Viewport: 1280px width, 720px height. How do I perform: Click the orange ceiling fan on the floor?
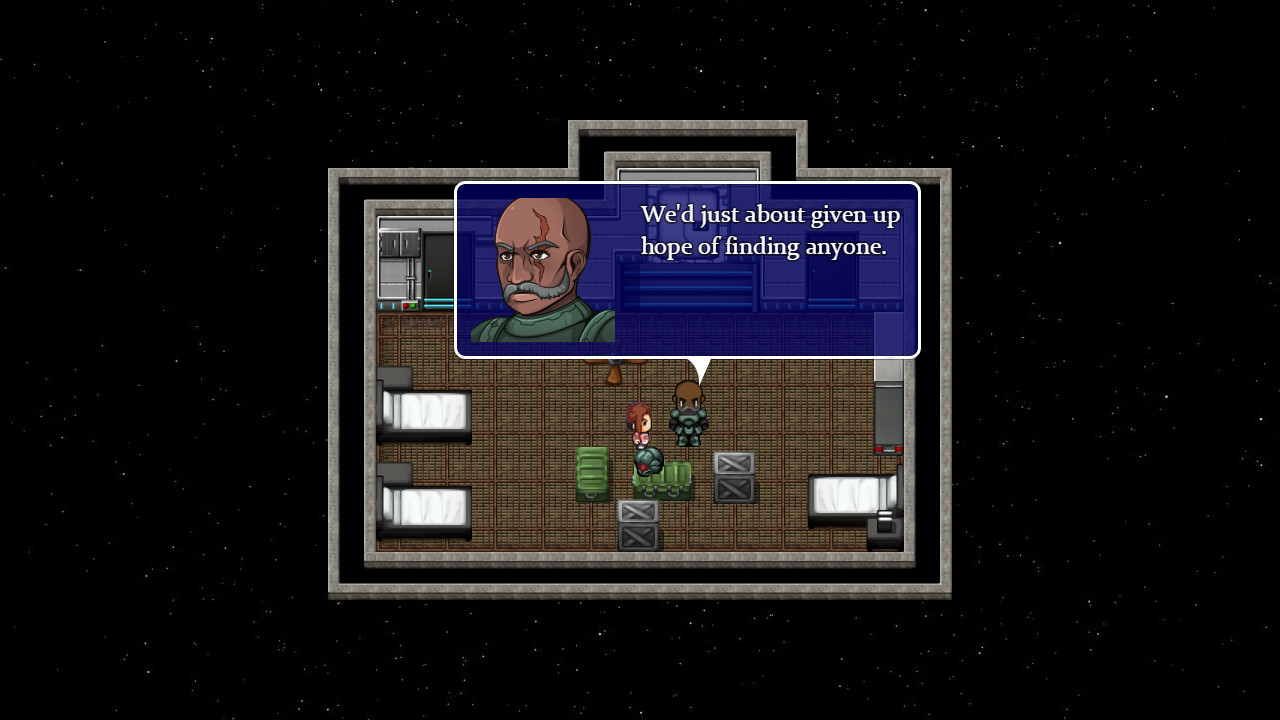pyautogui.click(x=612, y=372)
